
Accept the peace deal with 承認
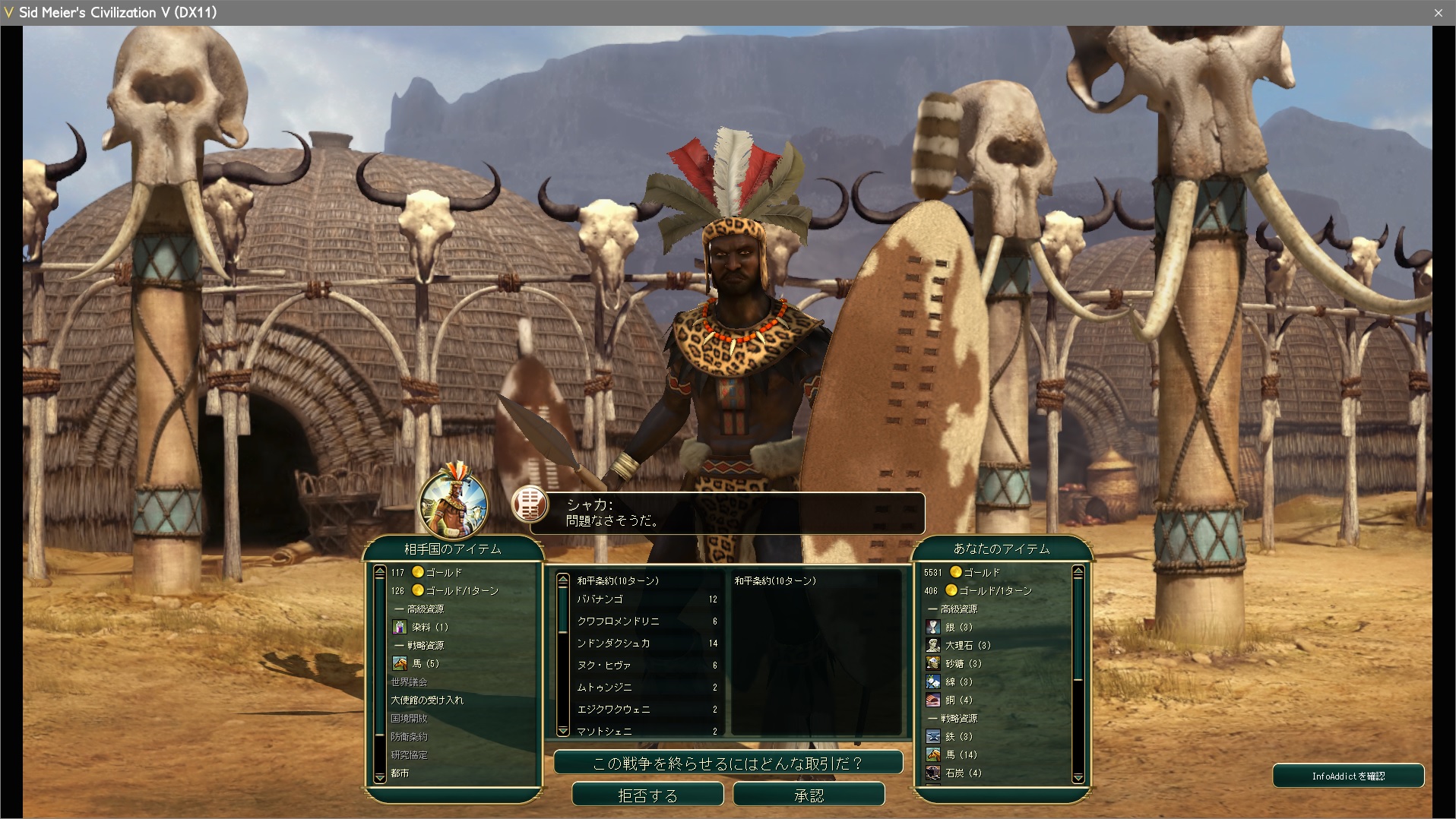(809, 795)
